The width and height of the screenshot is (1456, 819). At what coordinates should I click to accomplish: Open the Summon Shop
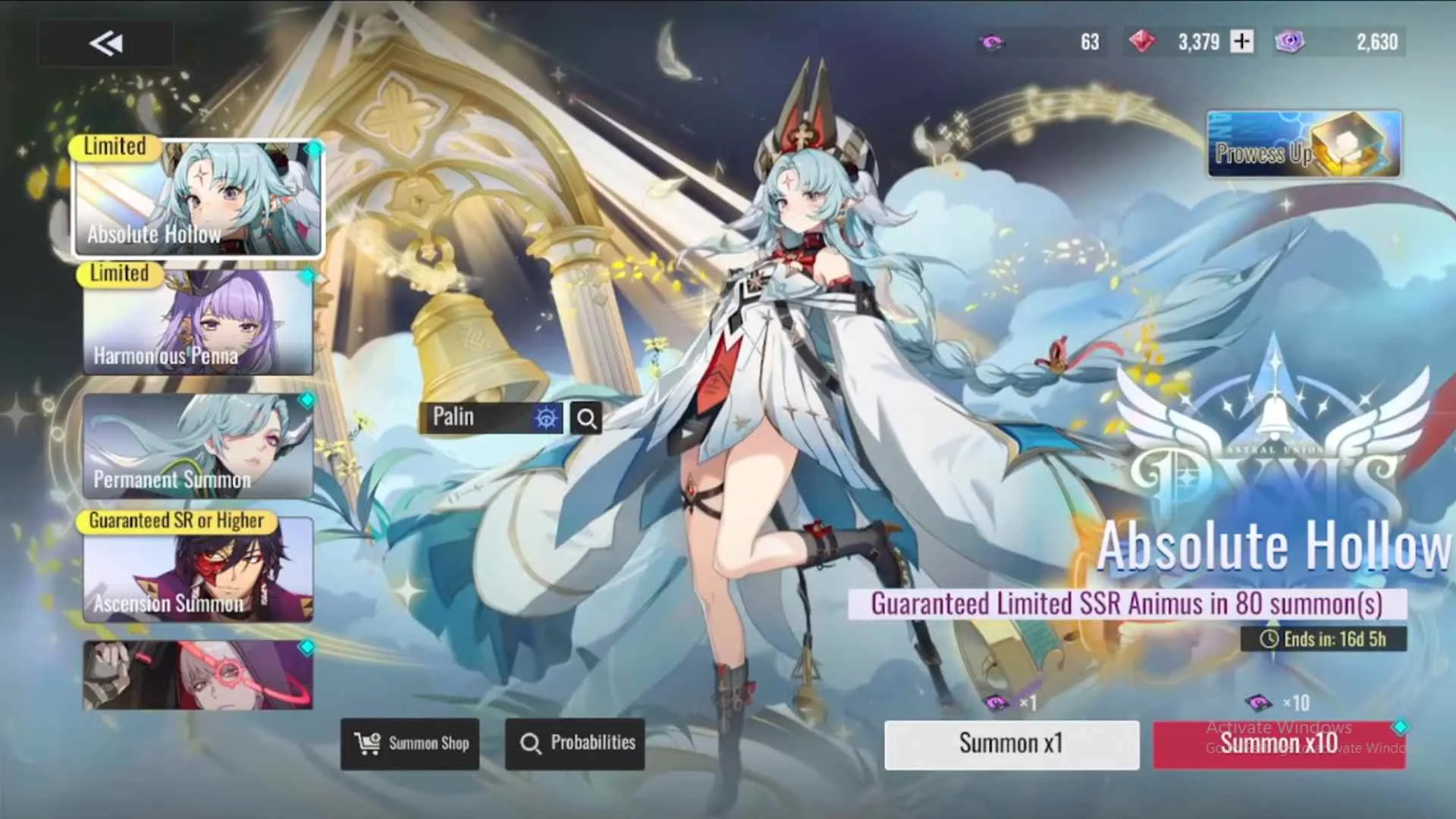(x=409, y=743)
